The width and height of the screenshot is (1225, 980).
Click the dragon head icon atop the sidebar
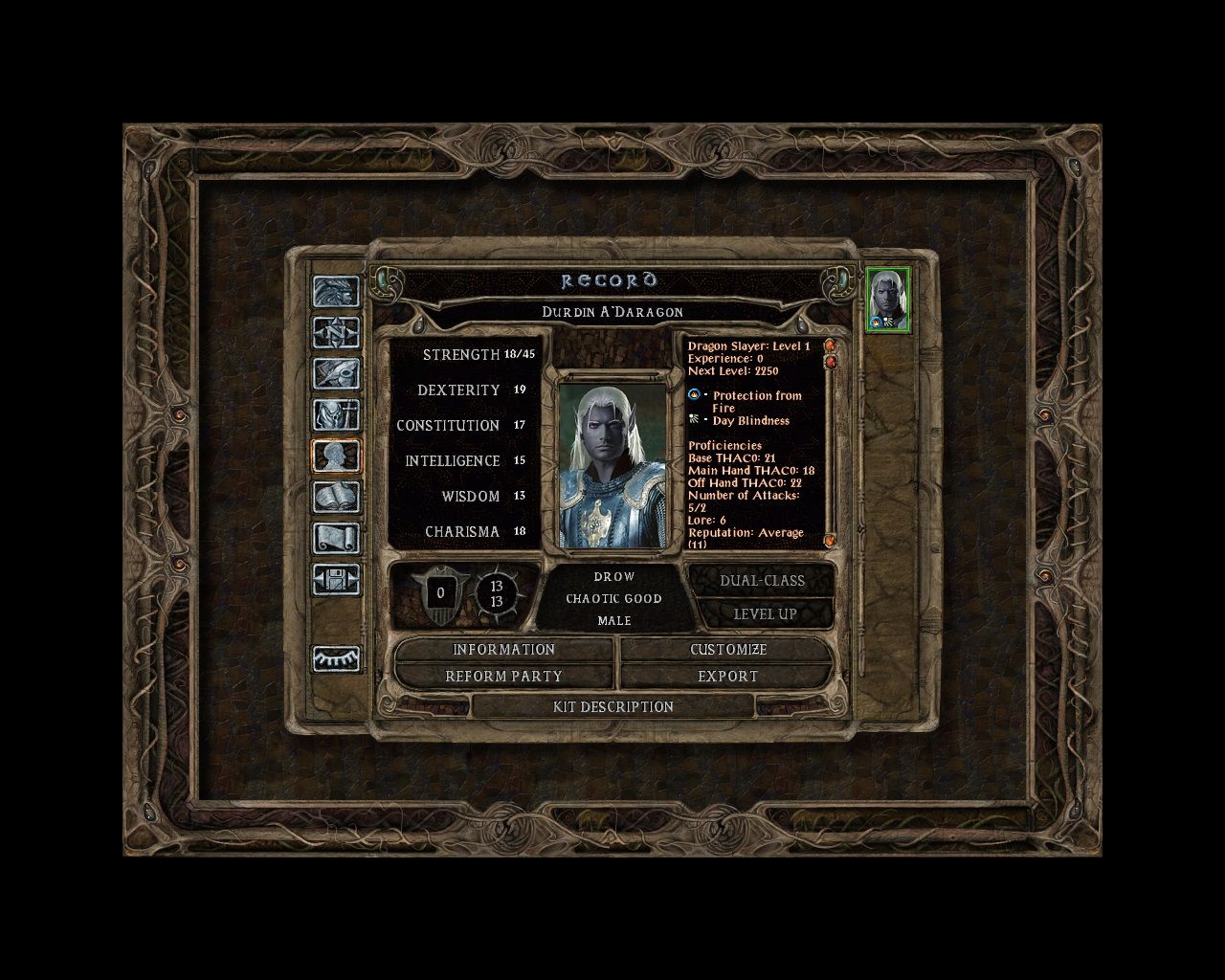coord(337,290)
